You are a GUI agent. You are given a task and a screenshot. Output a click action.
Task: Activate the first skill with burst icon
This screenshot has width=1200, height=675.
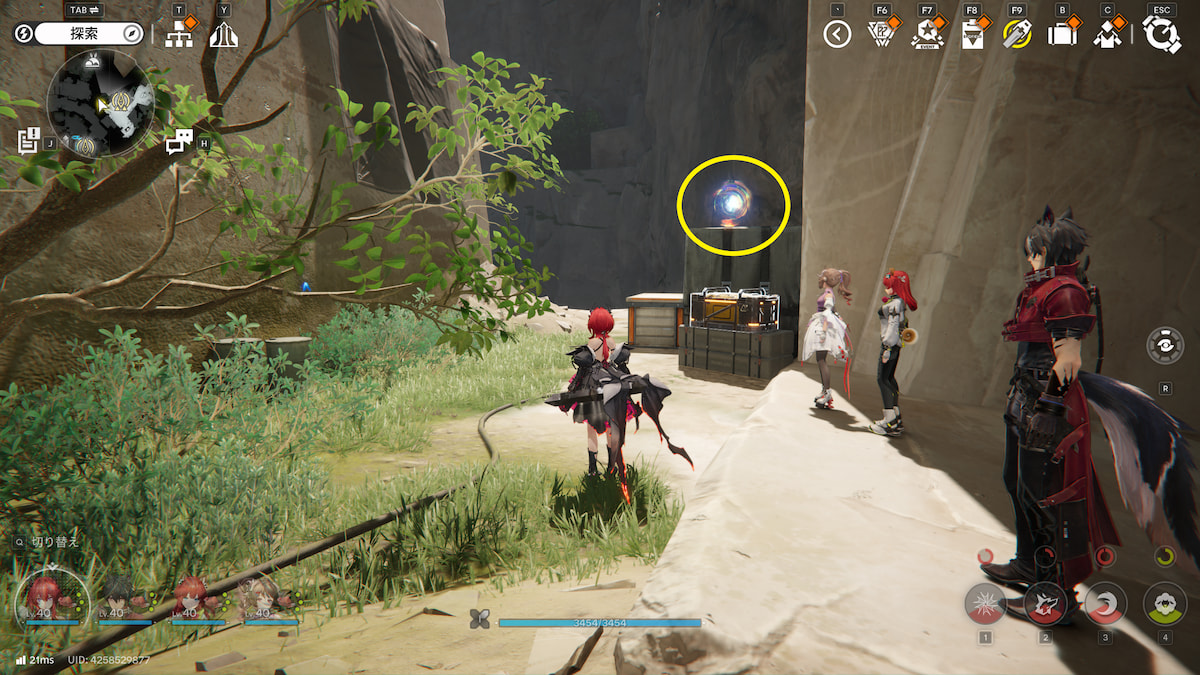click(985, 603)
